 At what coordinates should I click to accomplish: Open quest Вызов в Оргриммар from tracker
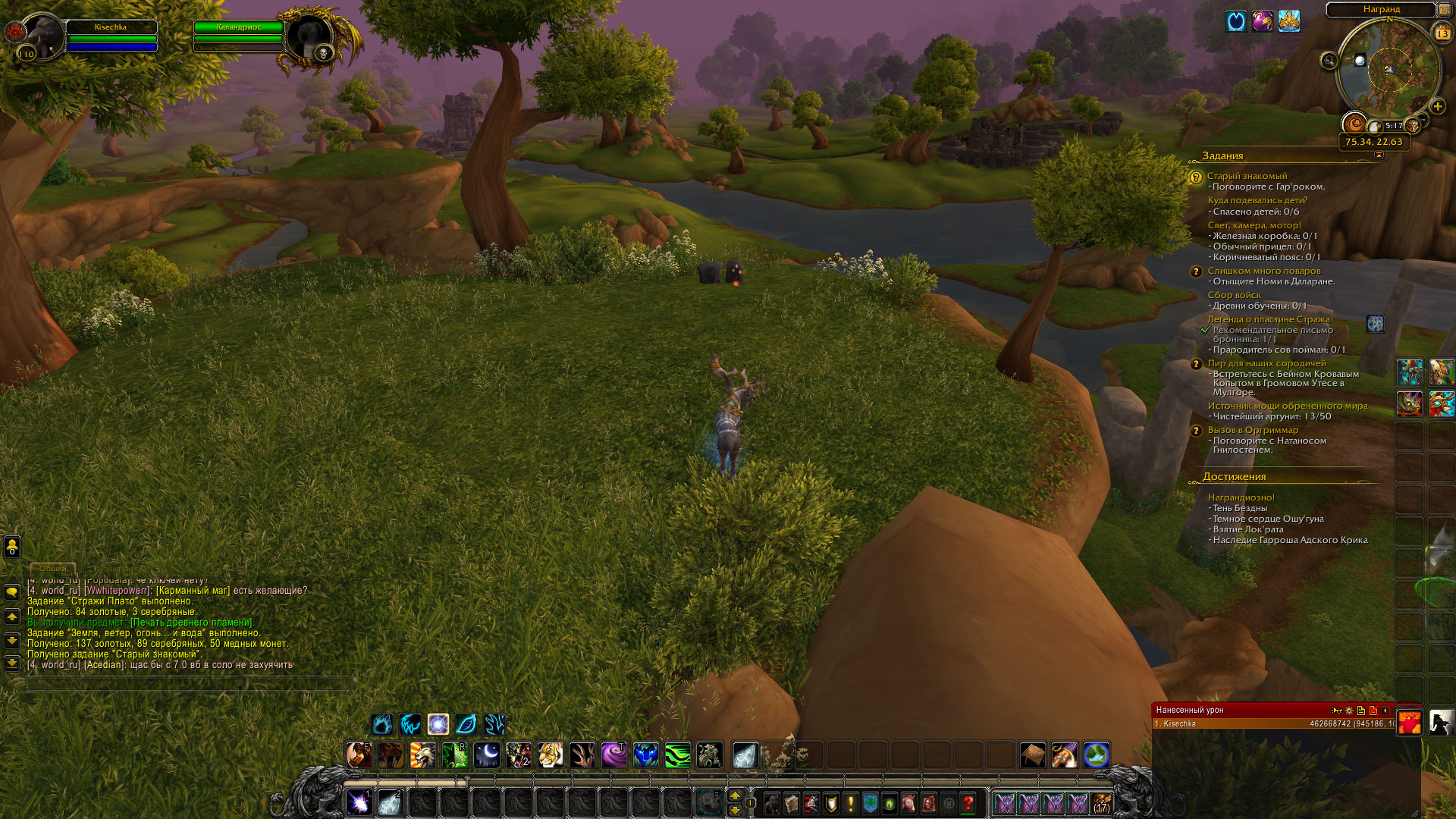(x=1252, y=430)
